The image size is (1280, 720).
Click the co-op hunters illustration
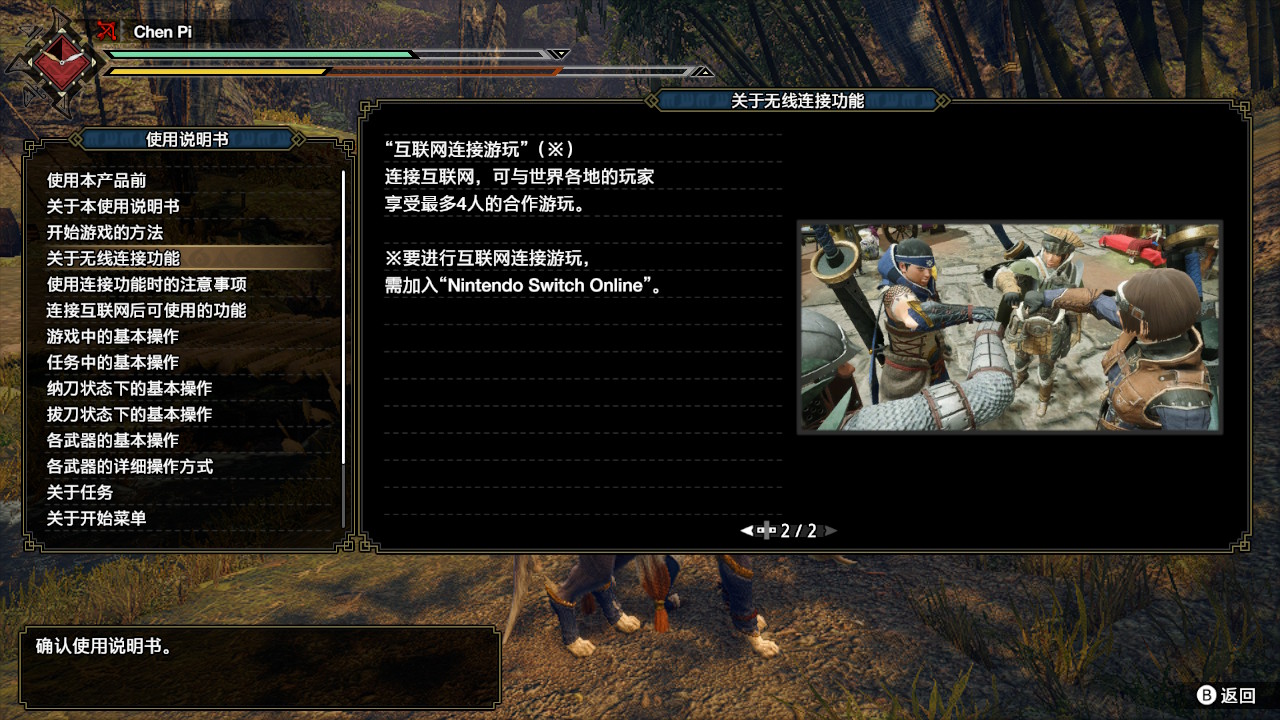click(x=1009, y=327)
